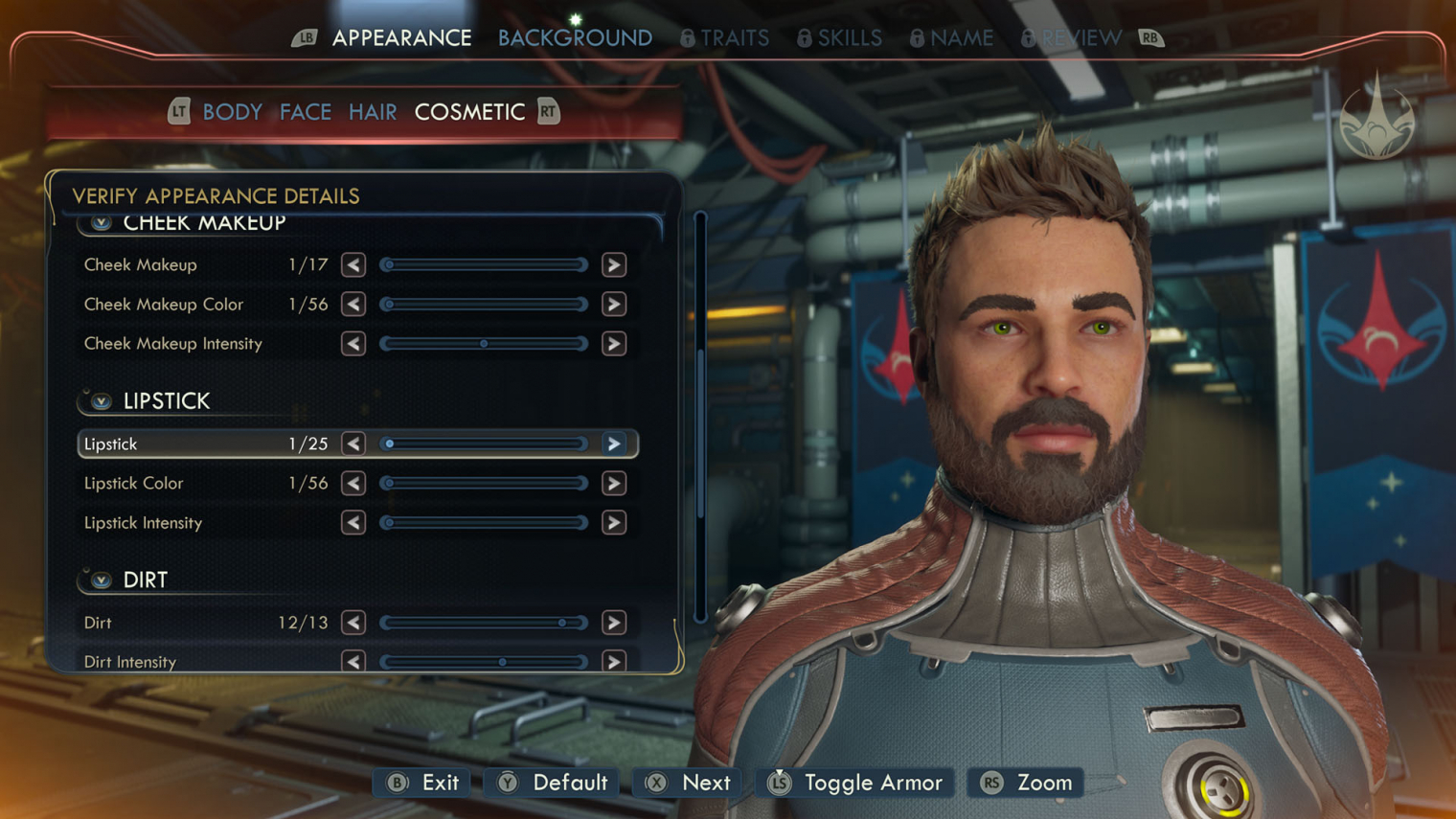1456x819 pixels.
Task: Decrease the Dirt pattern number
Action: pos(353,623)
